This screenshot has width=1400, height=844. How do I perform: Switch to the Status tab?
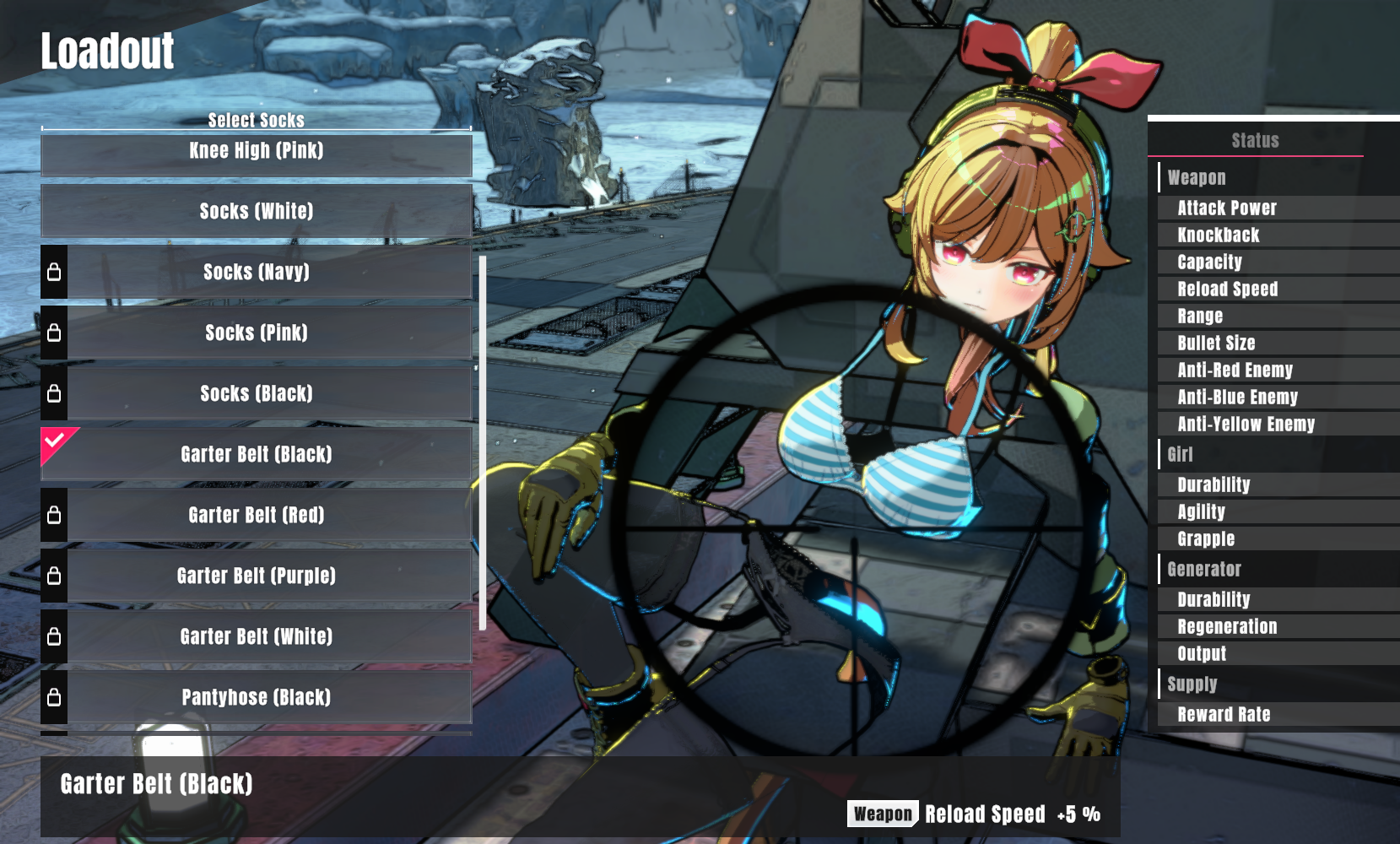1255,140
